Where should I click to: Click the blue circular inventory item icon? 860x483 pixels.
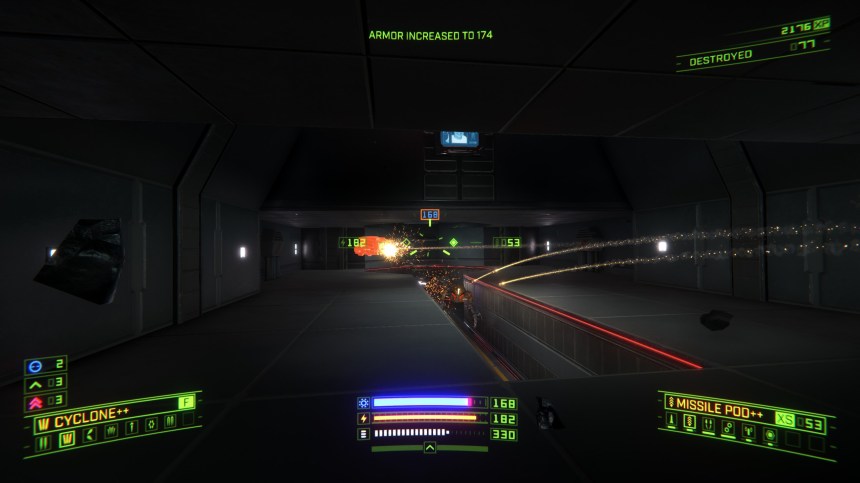click(32, 365)
